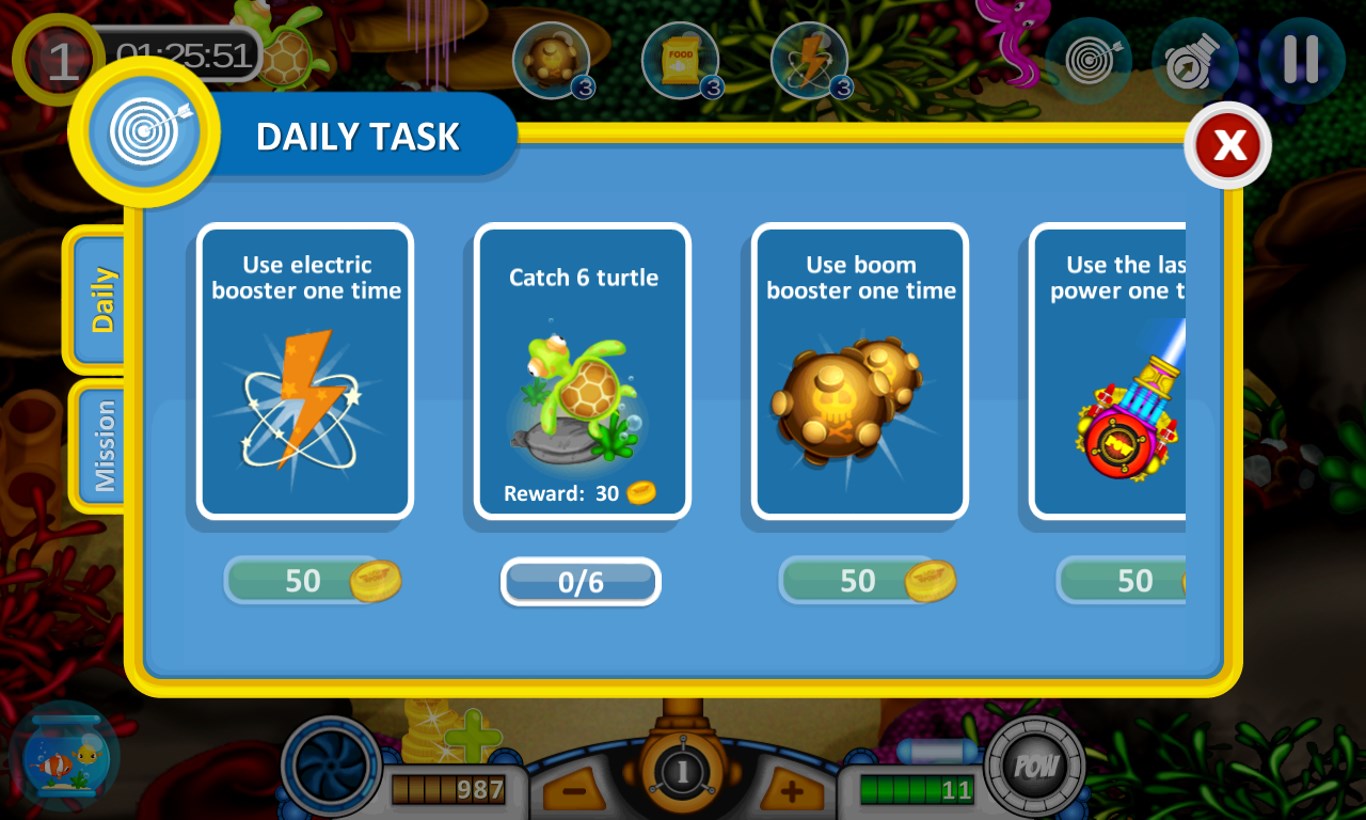Claim 50 coins for the electric booster task
1366x820 pixels.
tap(306, 580)
